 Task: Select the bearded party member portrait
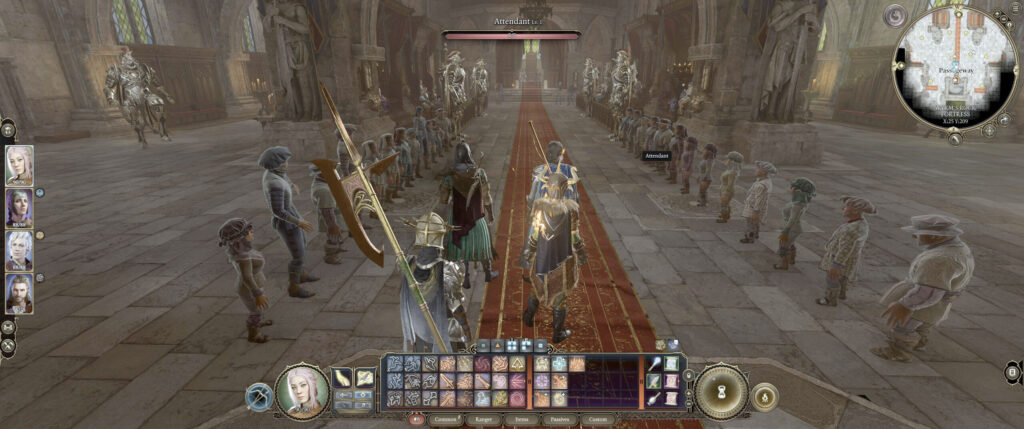coord(19,294)
